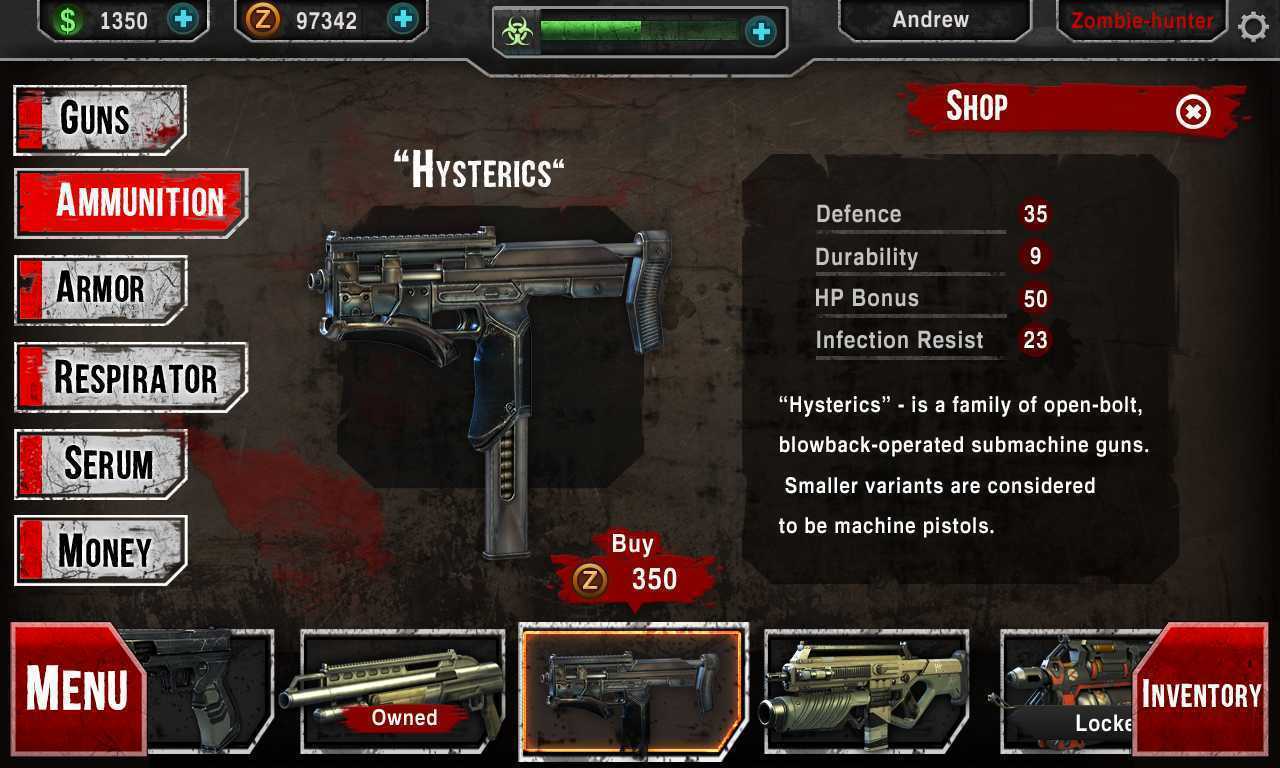The width and height of the screenshot is (1280, 768).
Task: Choose the Serum category
Action: tap(101, 464)
